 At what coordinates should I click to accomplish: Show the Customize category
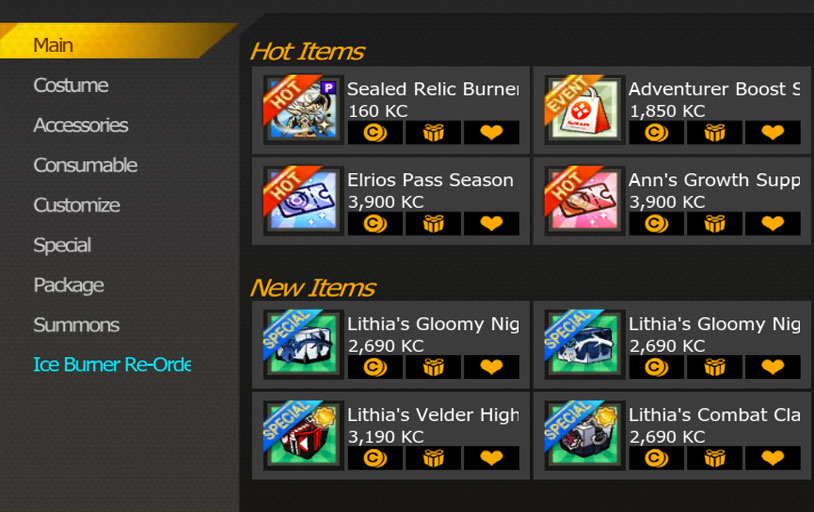[x=76, y=206]
